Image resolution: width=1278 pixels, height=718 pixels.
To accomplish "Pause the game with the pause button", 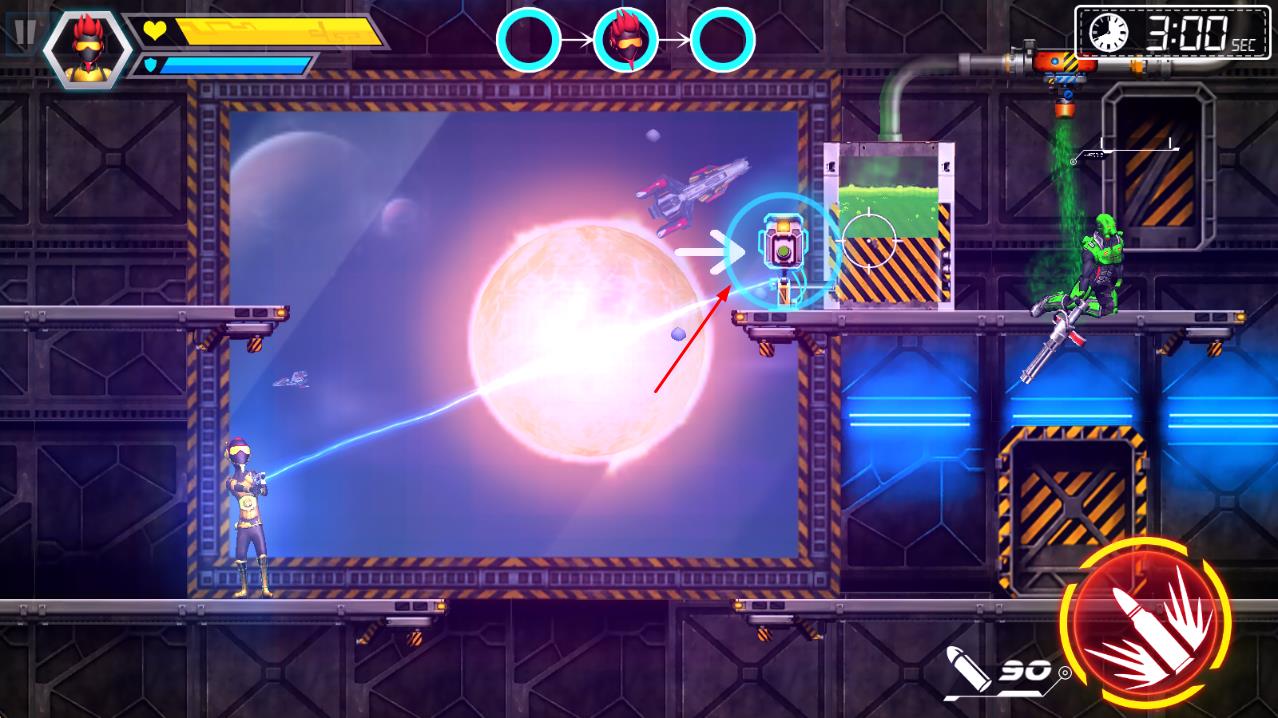I will [24, 30].
